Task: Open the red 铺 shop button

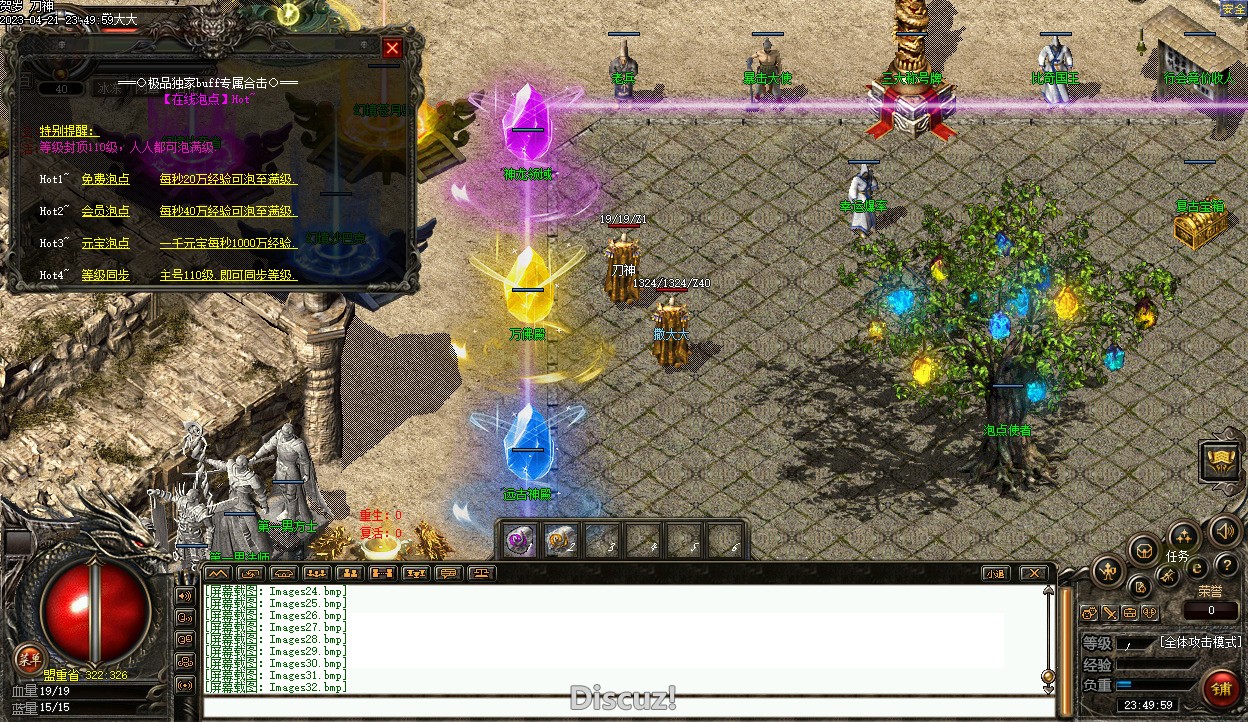Action: (x=1220, y=689)
